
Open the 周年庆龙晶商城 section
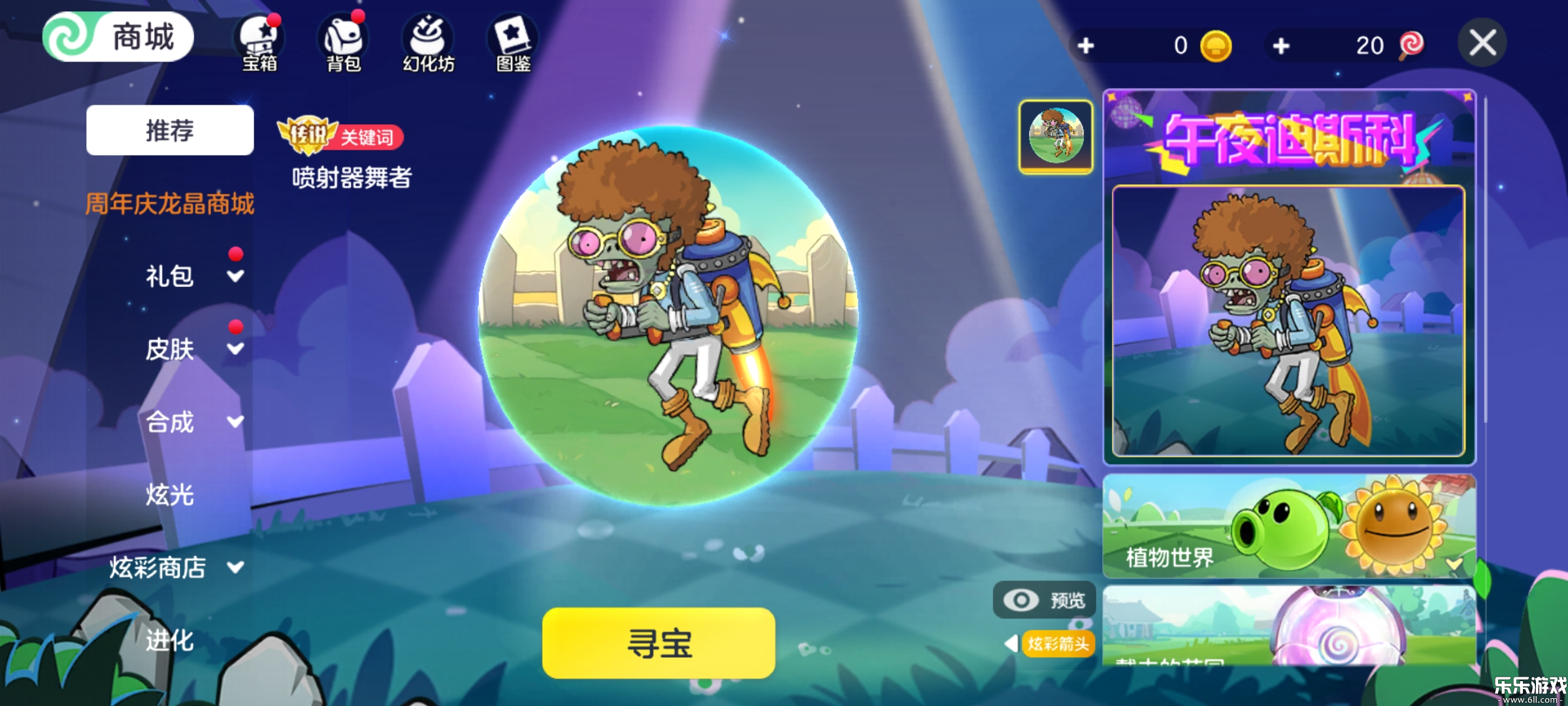(170, 203)
